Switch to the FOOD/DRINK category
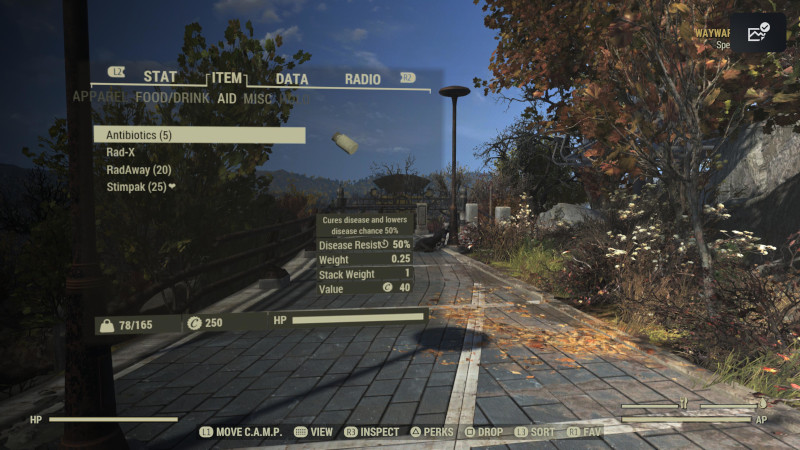The height and width of the screenshot is (450, 800). (x=173, y=98)
